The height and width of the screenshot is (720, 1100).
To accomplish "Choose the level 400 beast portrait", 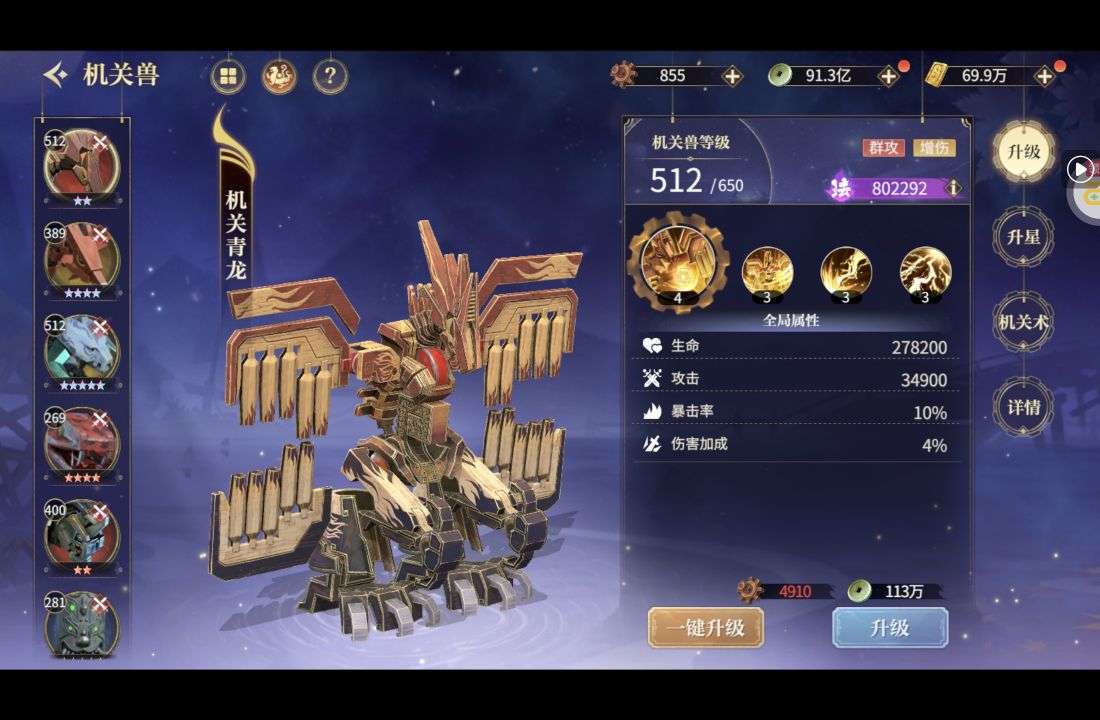I will pyautogui.click(x=82, y=534).
